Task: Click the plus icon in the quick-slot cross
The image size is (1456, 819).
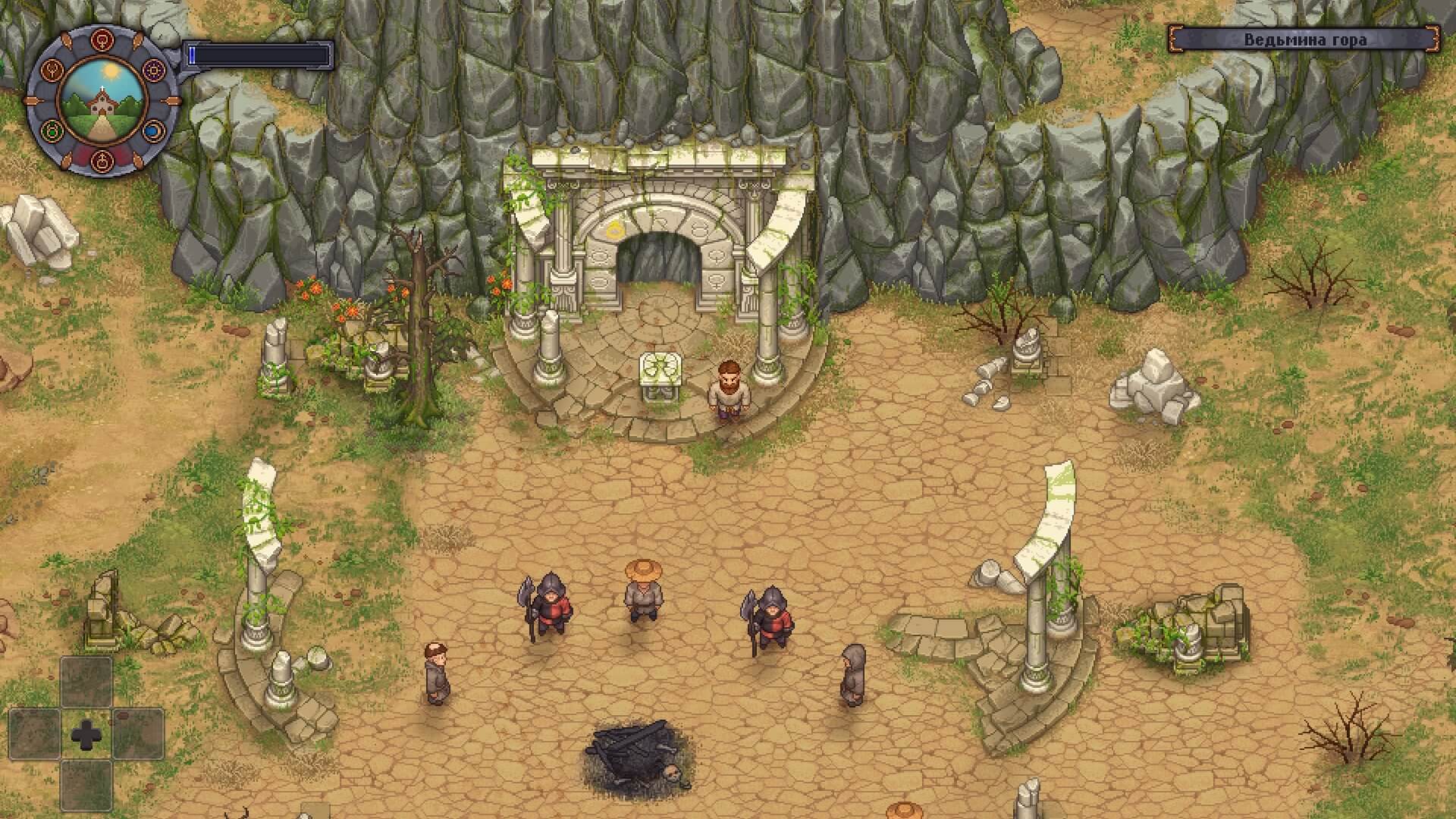Action: [86, 734]
